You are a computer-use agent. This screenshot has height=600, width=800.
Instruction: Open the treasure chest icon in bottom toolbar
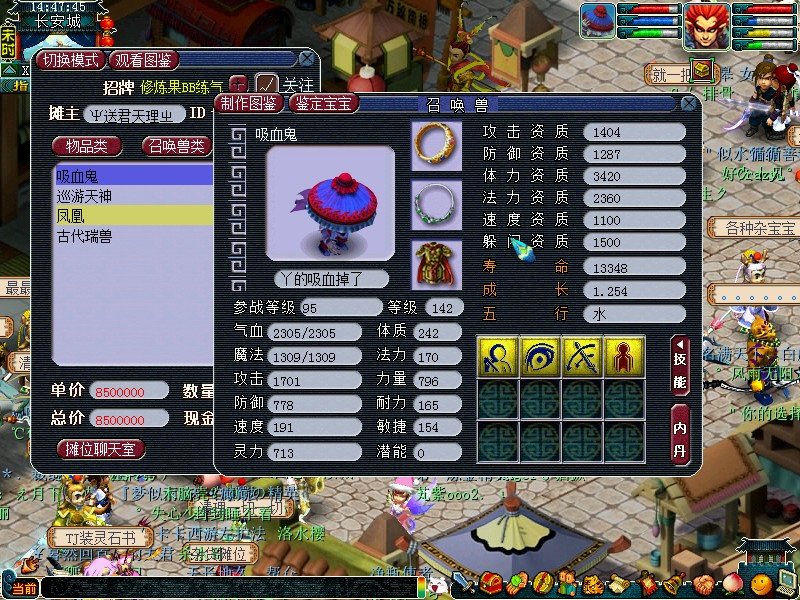tap(489, 582)
